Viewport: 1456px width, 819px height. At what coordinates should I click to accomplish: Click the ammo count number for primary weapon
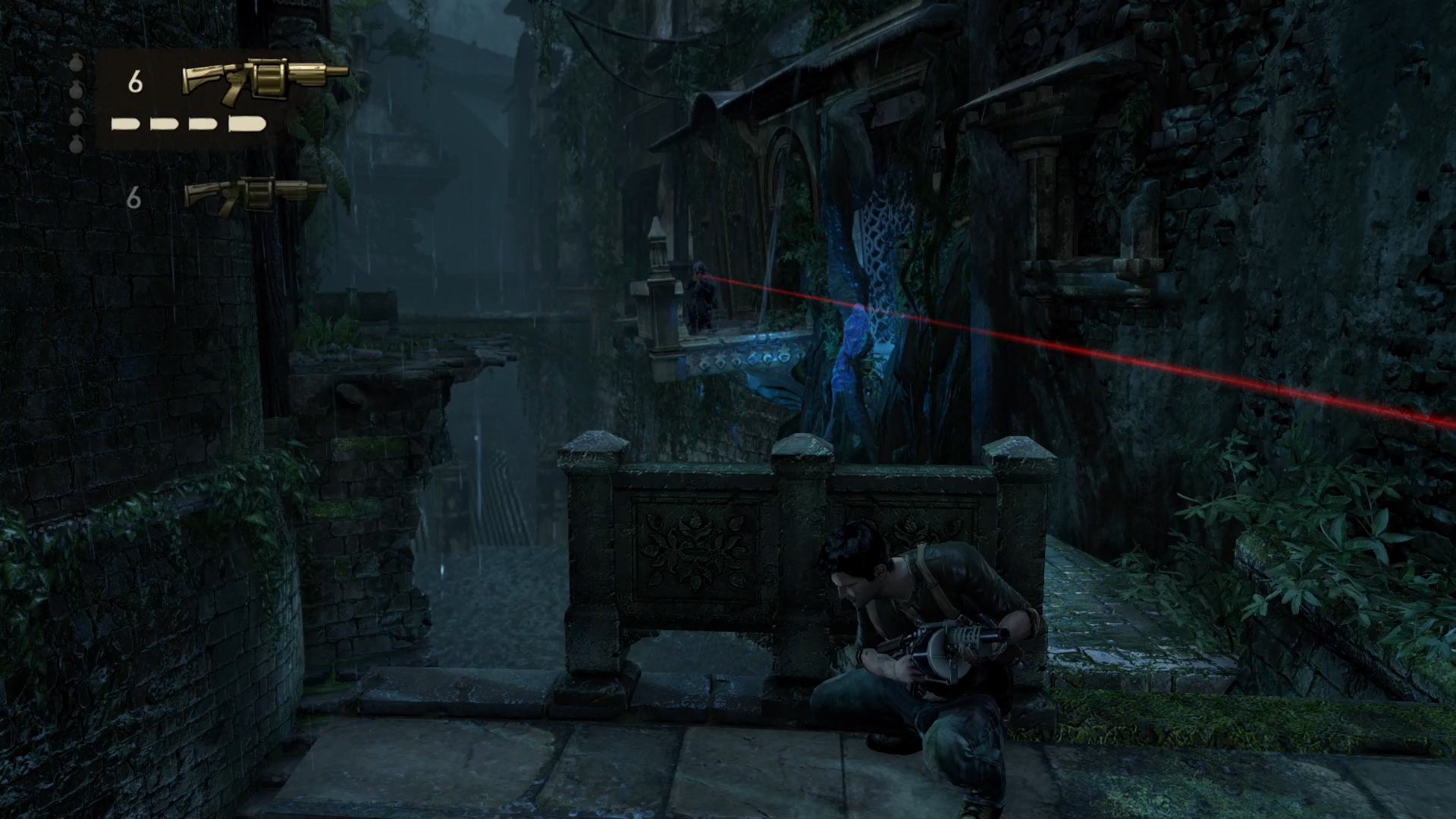click(136, 80)
